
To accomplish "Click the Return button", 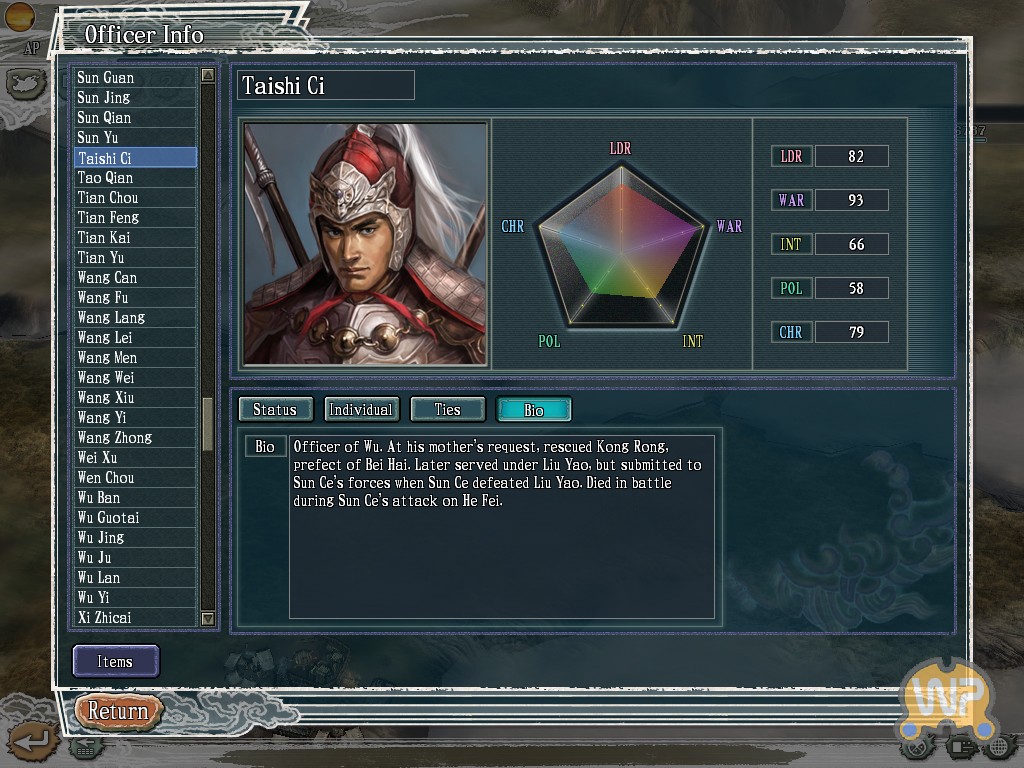I will click(x=118, y=711).
